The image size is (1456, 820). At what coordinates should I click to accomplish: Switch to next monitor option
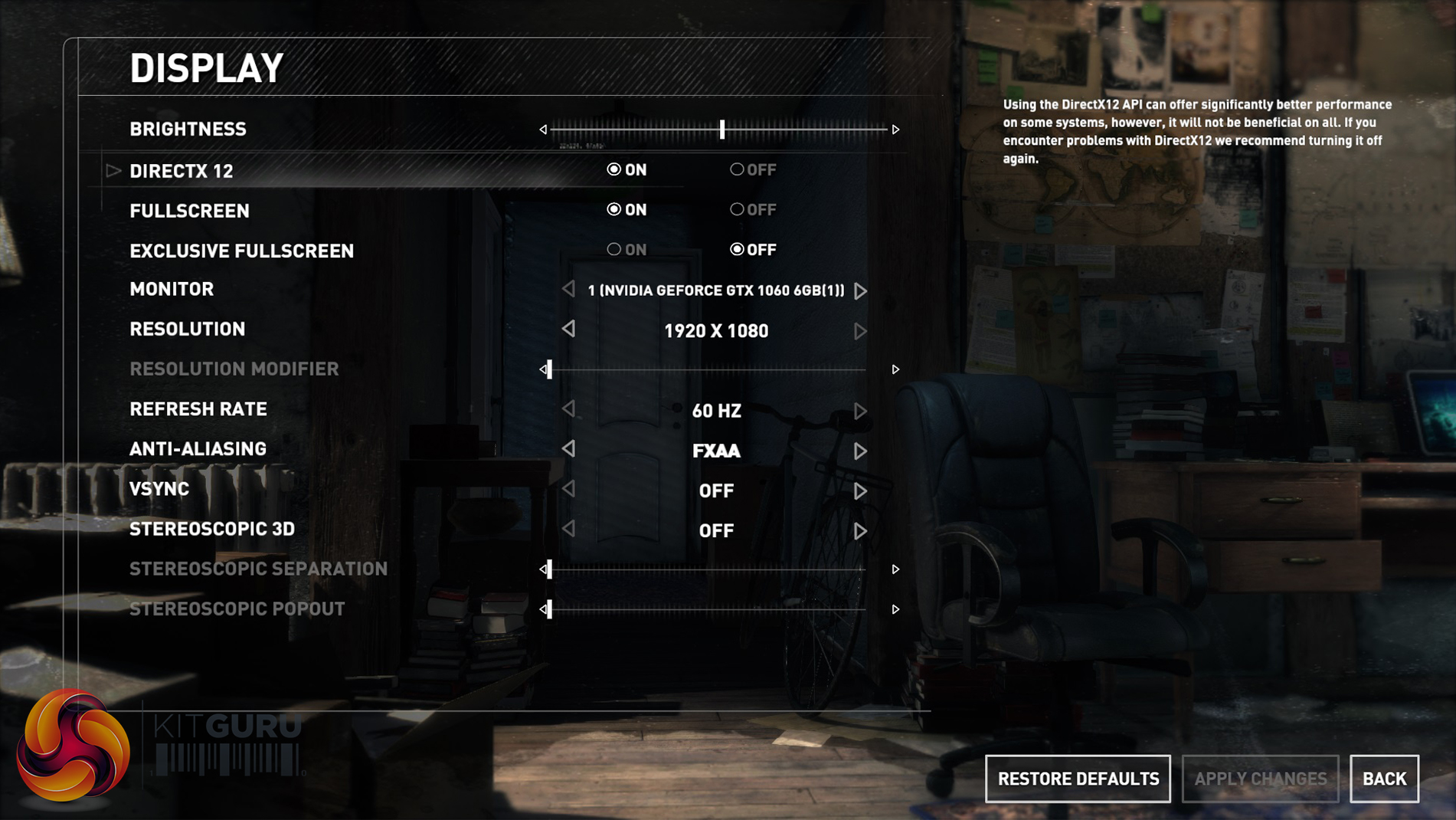point(860,291)
